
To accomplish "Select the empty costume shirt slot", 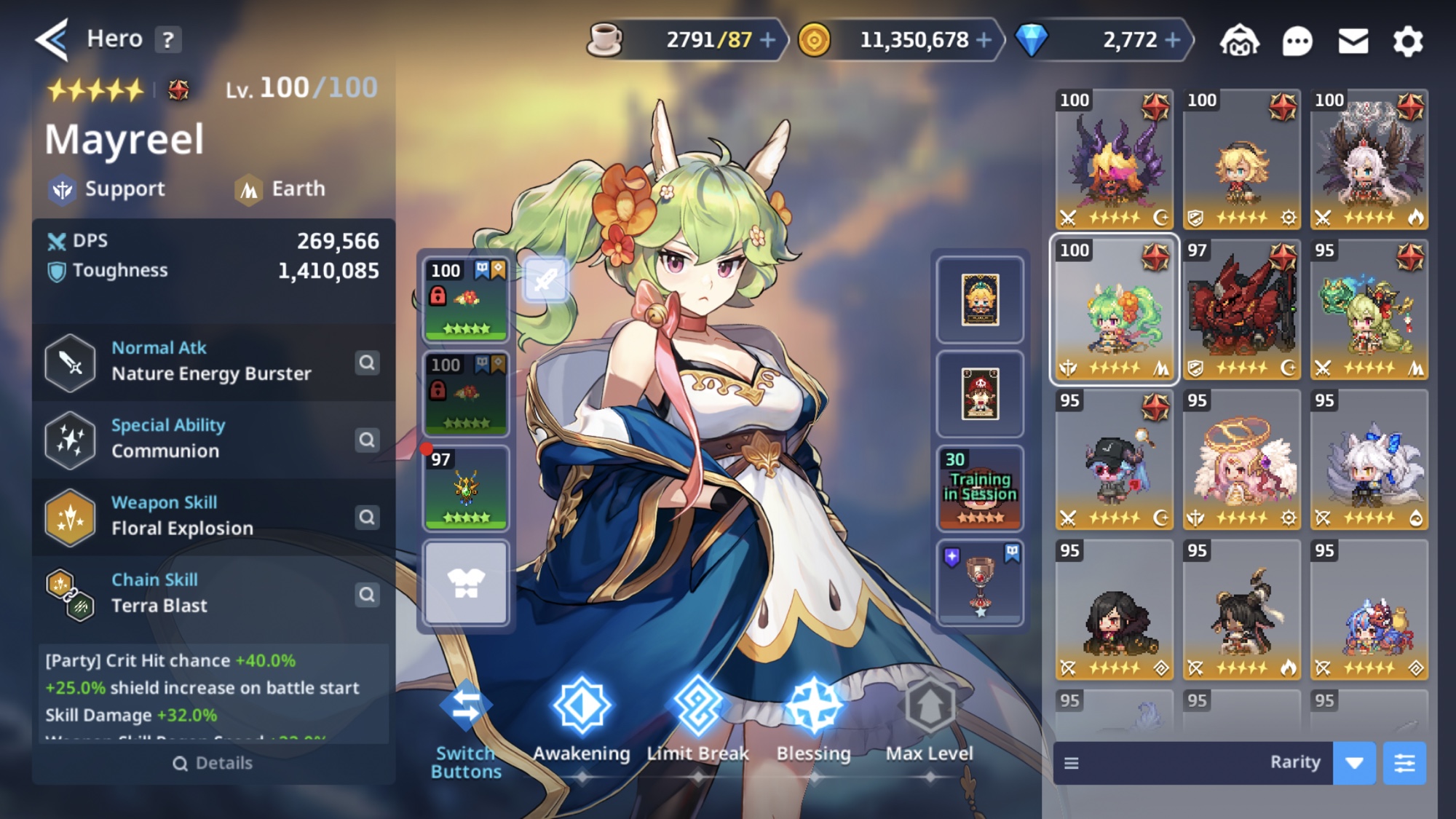I will pyautogui.click(x=466, y=582).
